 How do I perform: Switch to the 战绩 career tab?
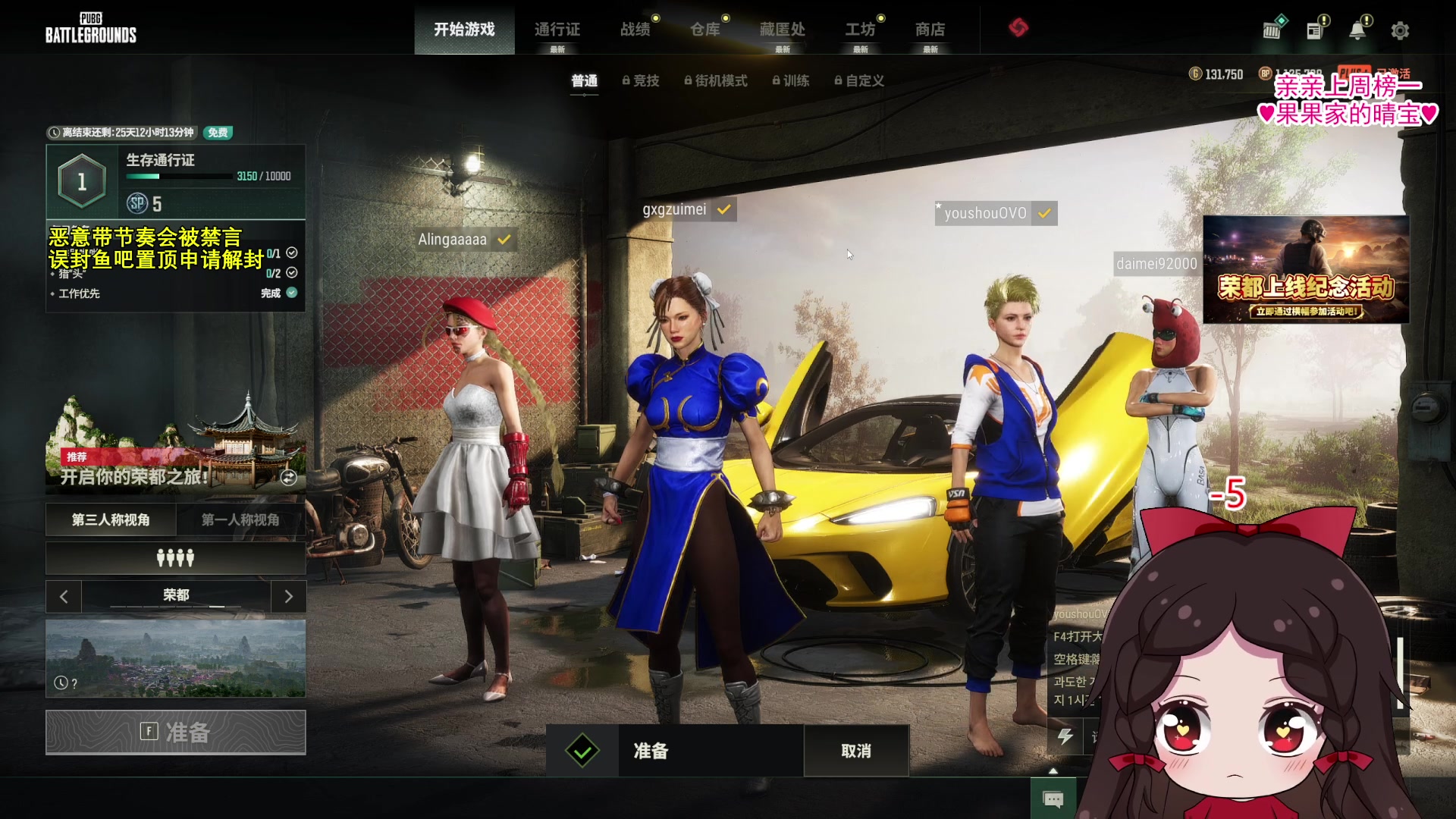pyautogui.click(x=635, y=30)
